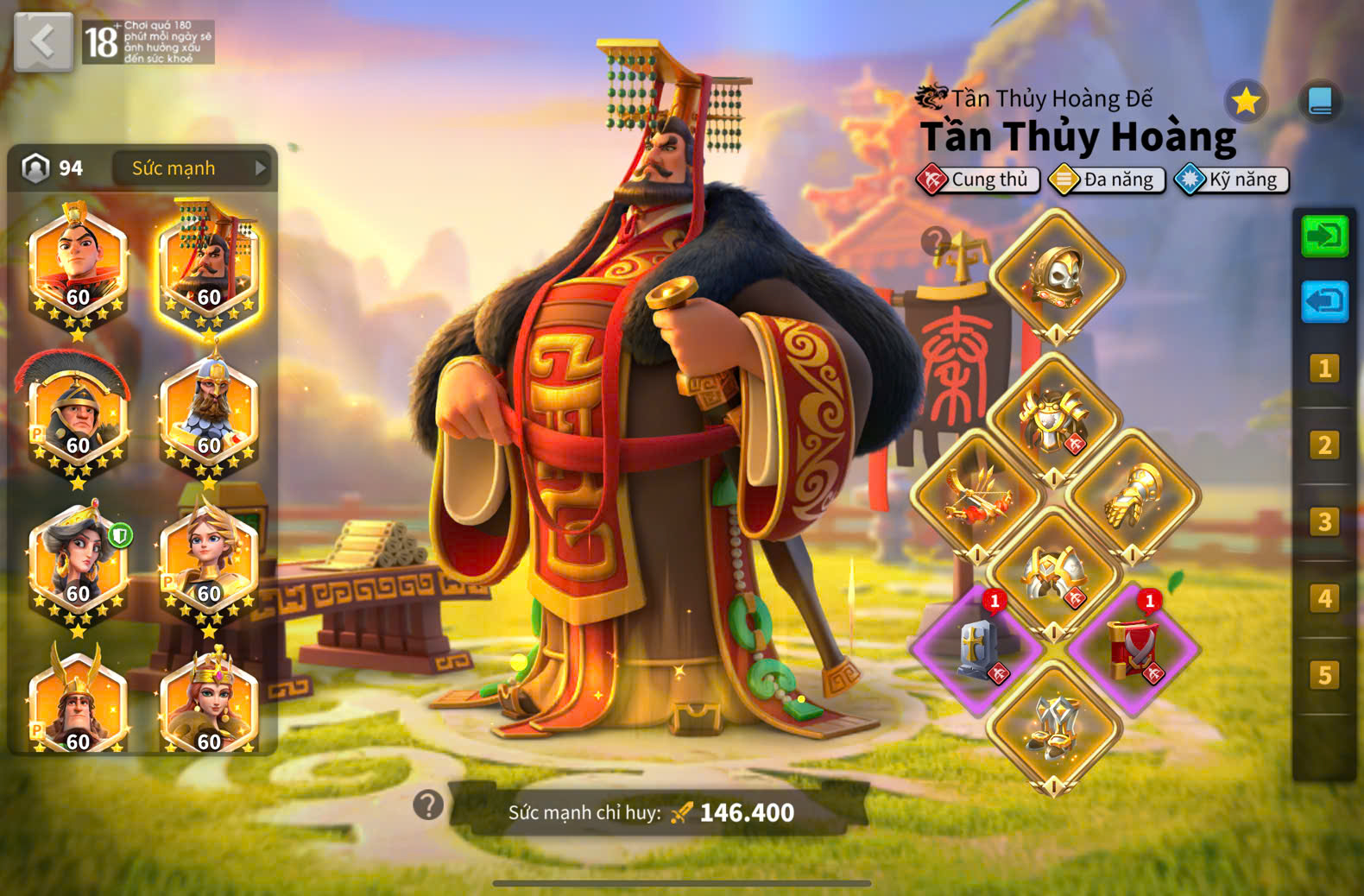Click the green arrow equipment button
Image resolution: width=1364 pixels, height=896 pixels.
(1324, 236)
